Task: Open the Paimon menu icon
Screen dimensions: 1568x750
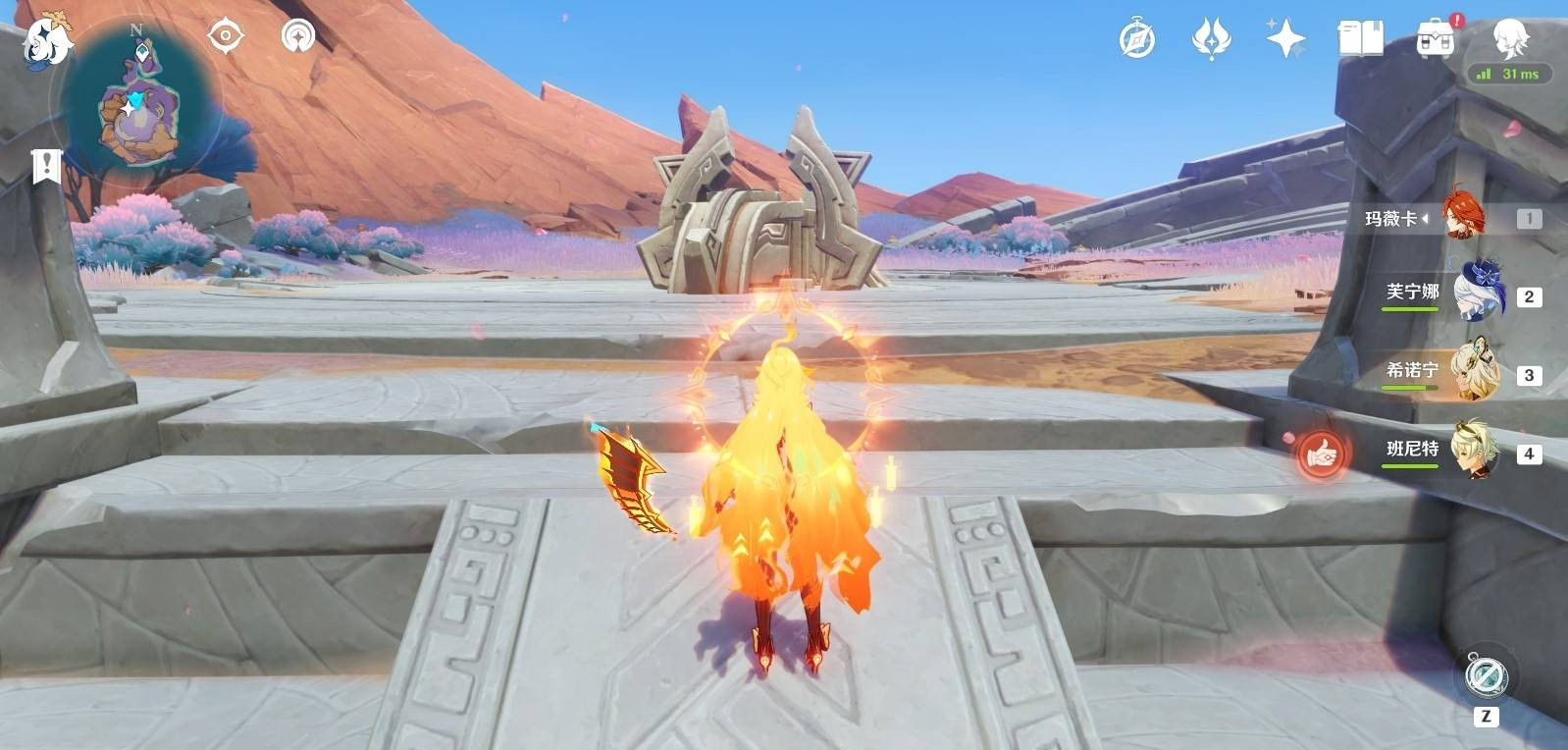Action: (x=46, y=42)
